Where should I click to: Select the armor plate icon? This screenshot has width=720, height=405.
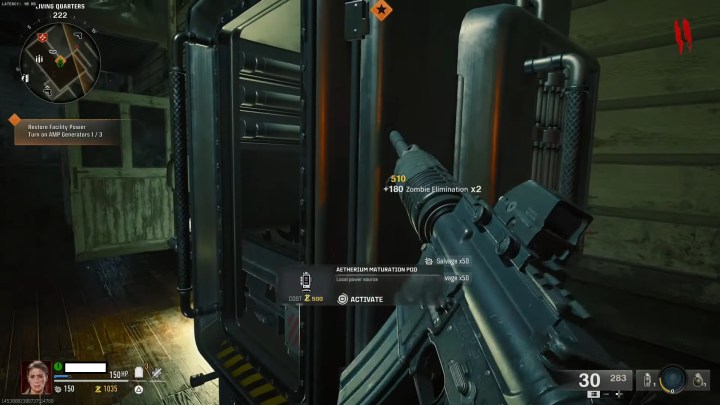point(139,372)
